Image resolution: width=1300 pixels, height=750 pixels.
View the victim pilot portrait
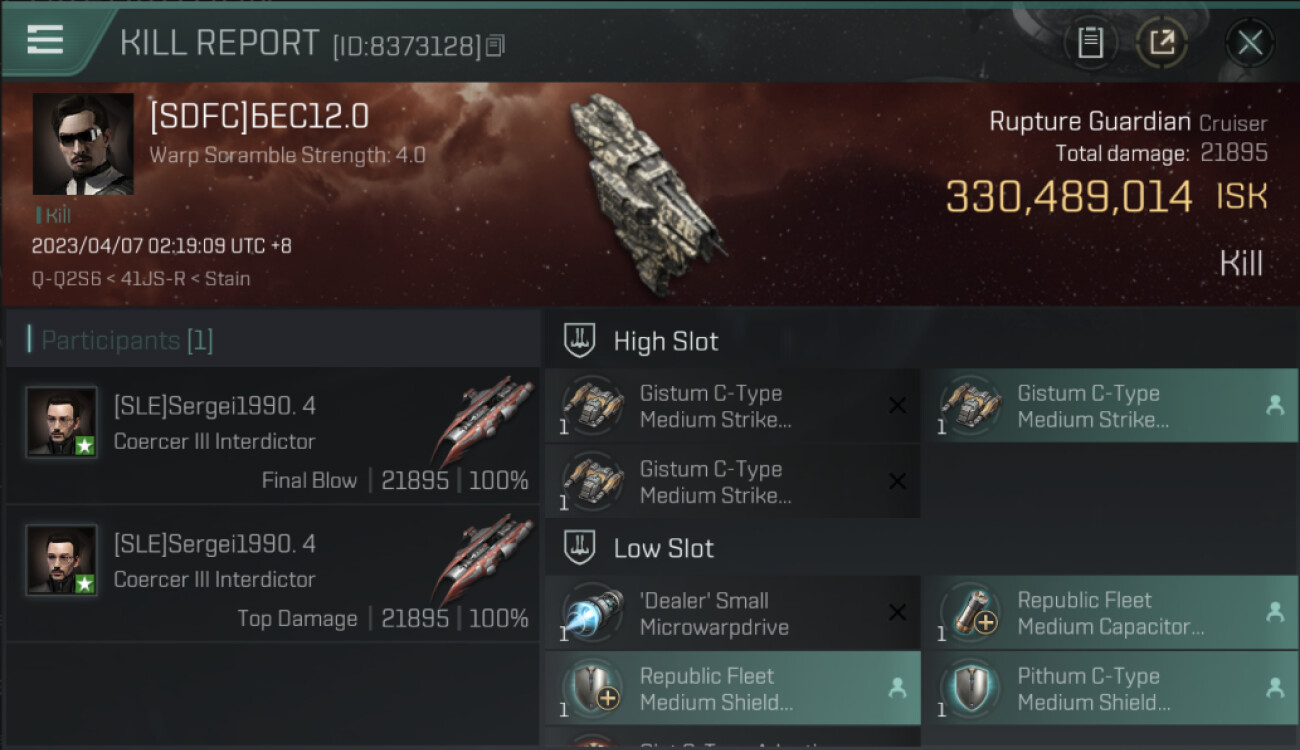83,144
